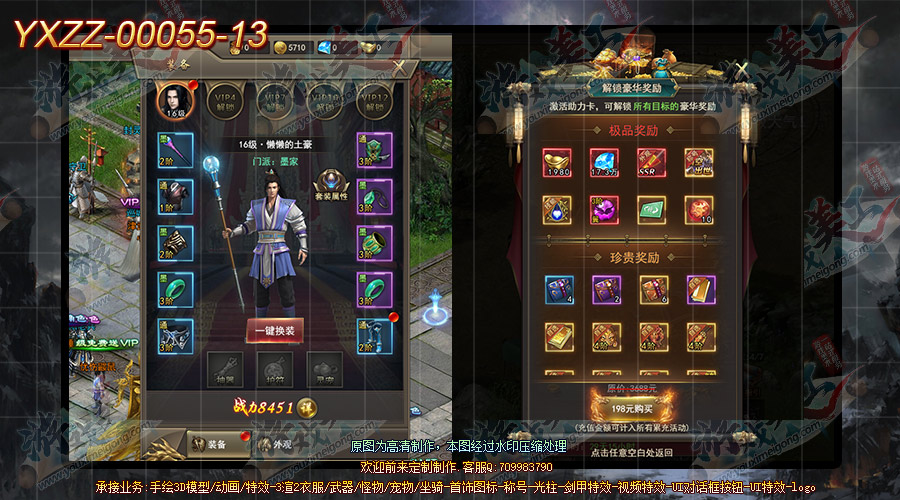Select the blue diamond reward icon
Image resolution: width=900 pixels, height=500 pixels.
[604, 162]
